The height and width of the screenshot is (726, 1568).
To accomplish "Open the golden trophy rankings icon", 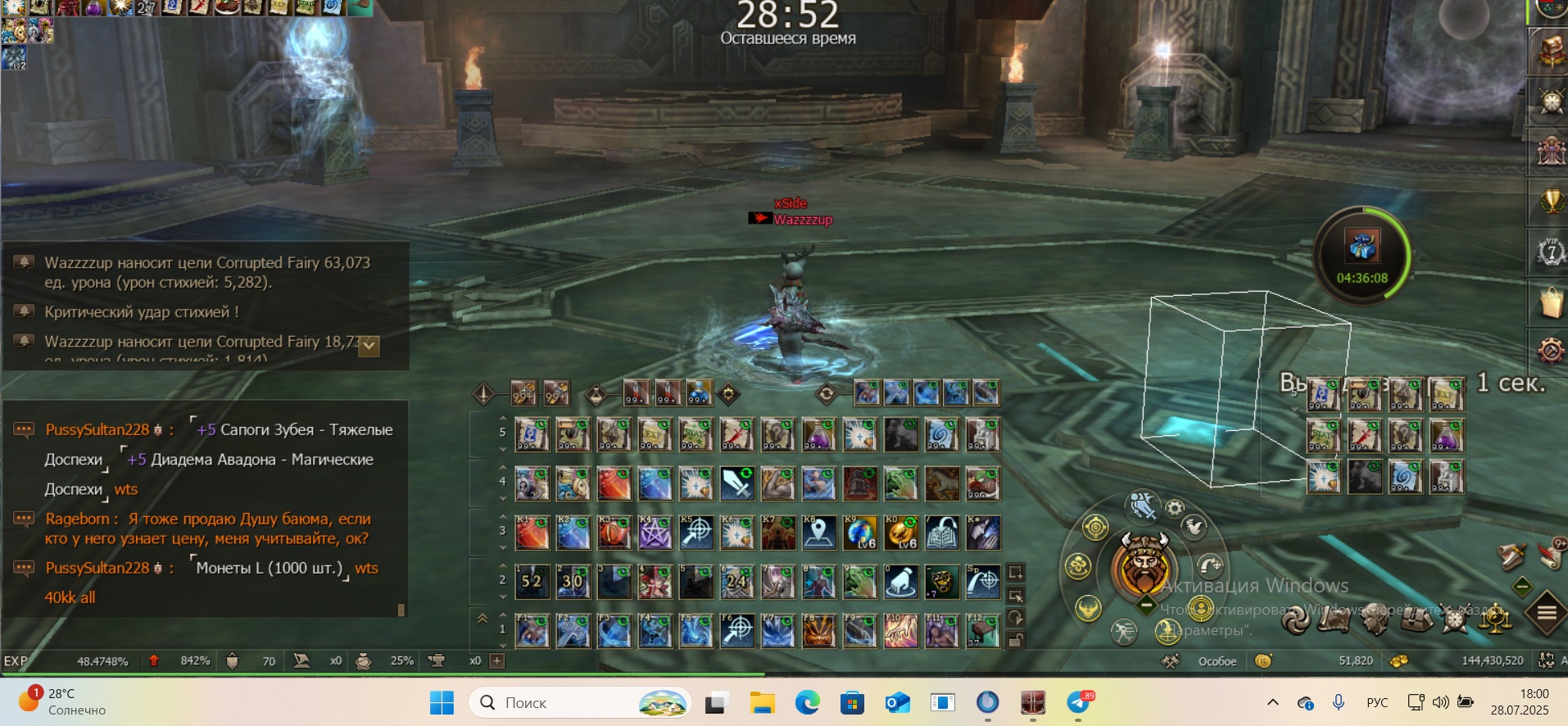I will click(x=1551, y=201).
